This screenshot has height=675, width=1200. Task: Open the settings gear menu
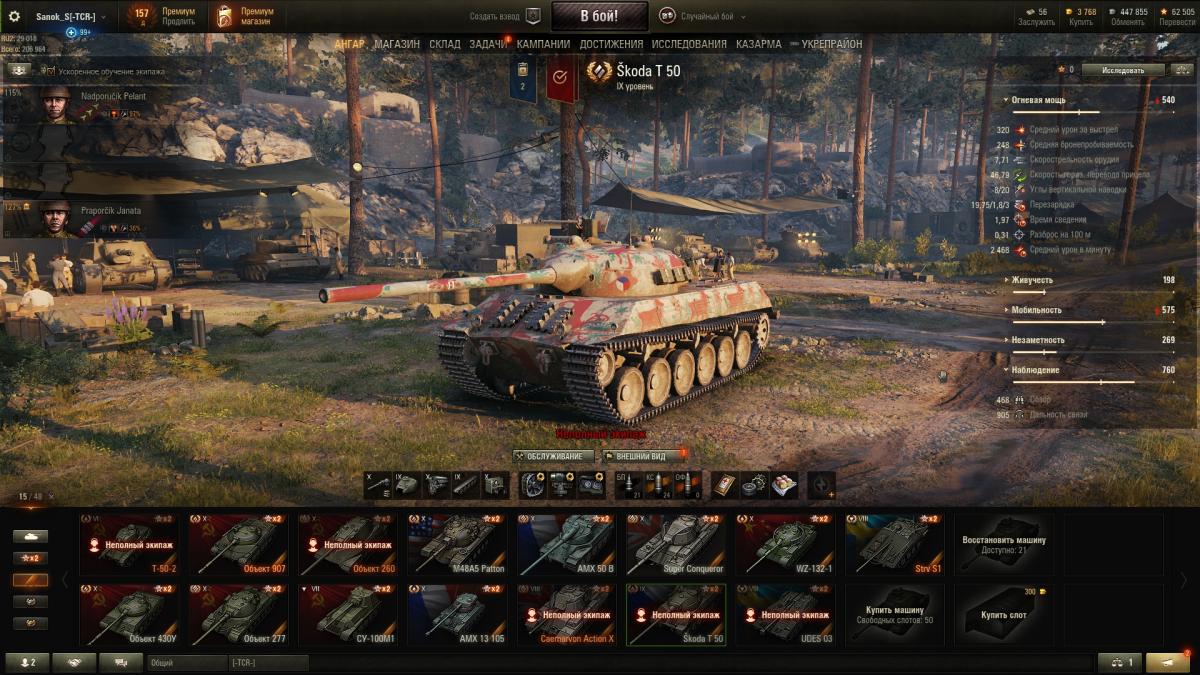(14, 16)
